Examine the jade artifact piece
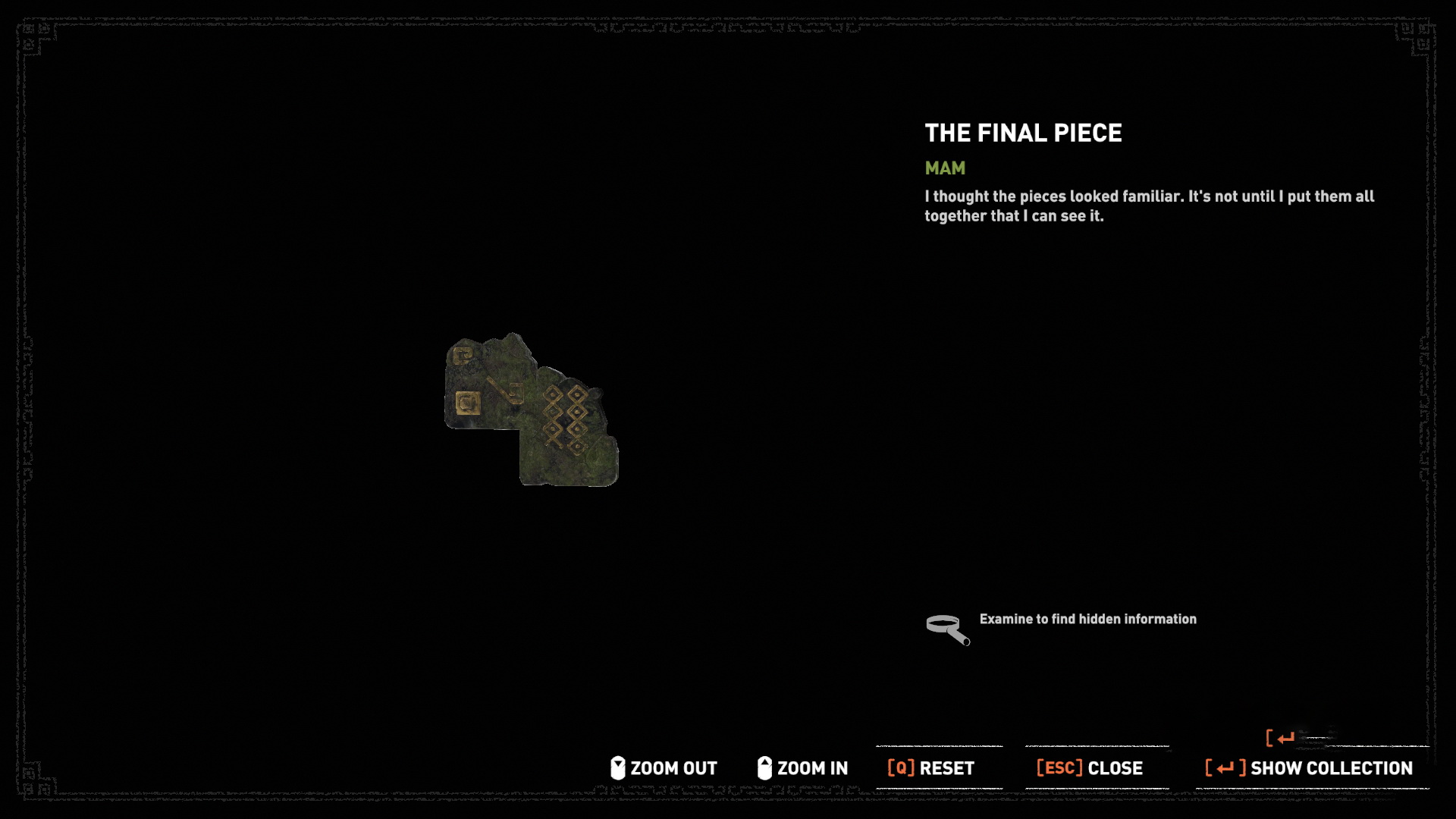The width and height of the screenshot is (1456, 819). (531, 410)
